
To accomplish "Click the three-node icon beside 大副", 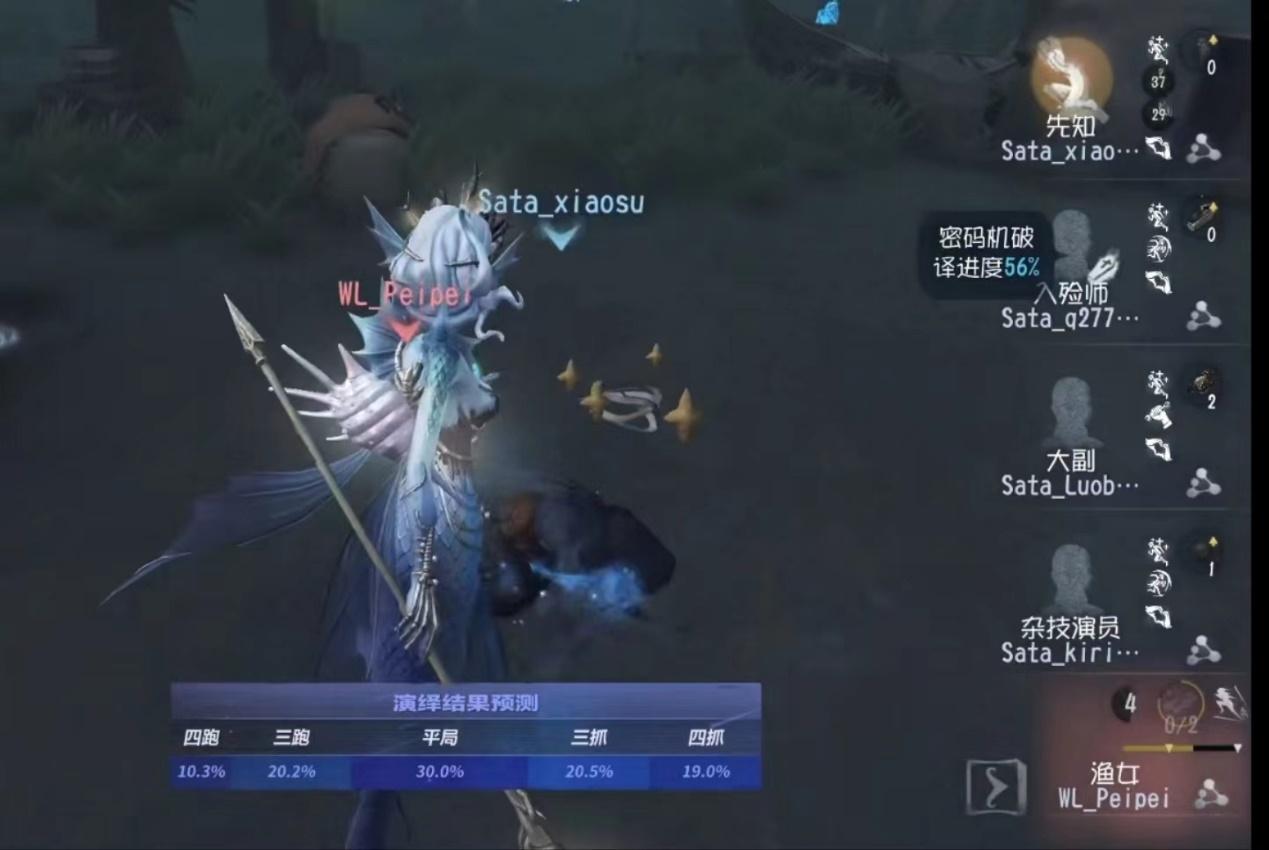I will (x=1203, y=484).
